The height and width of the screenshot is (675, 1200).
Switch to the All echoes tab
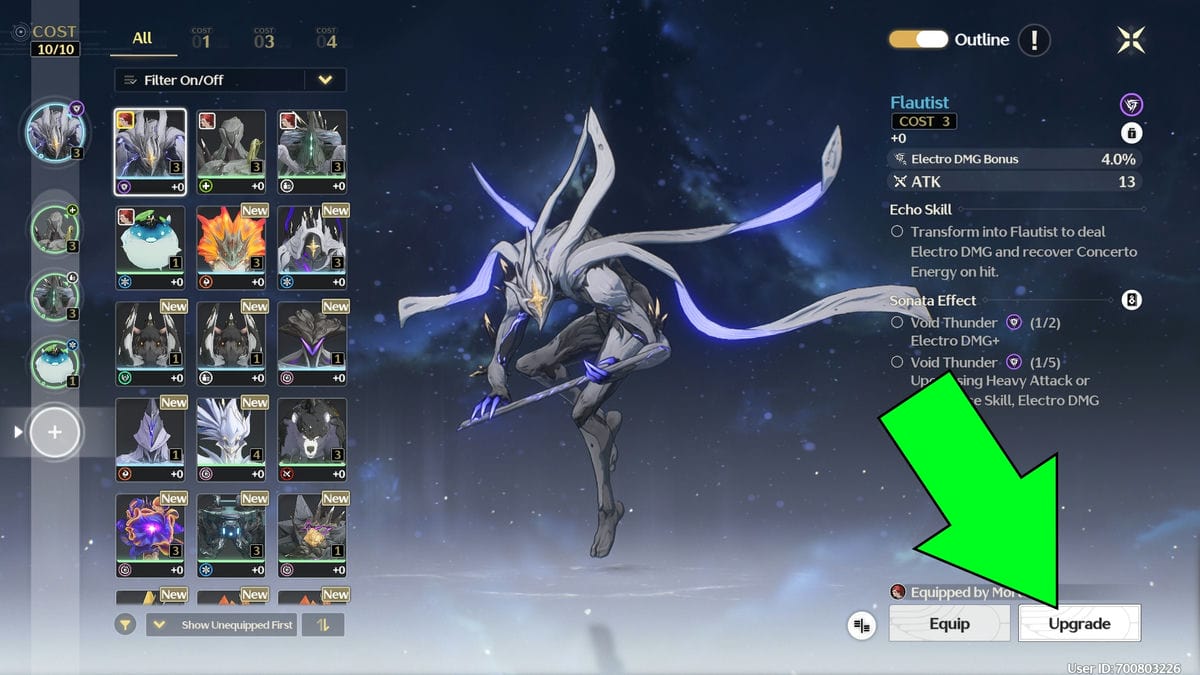point(143,38)
